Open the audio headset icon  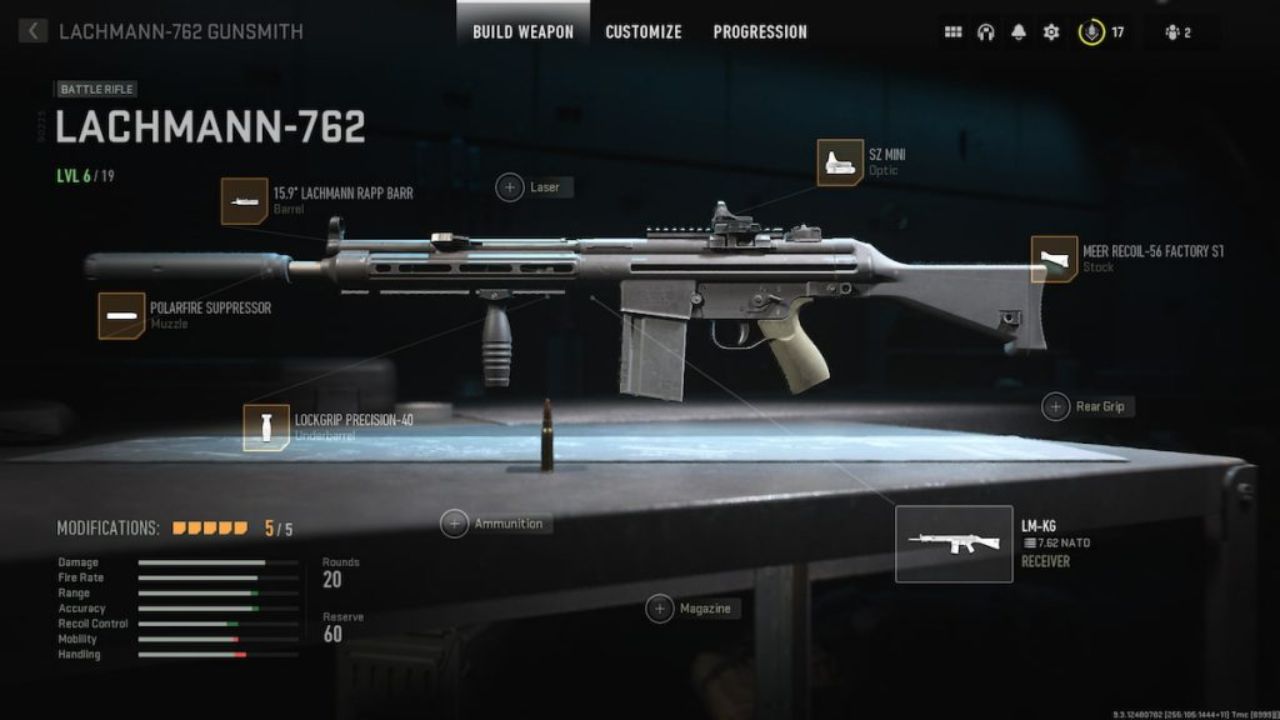click(x=986, y=31)
